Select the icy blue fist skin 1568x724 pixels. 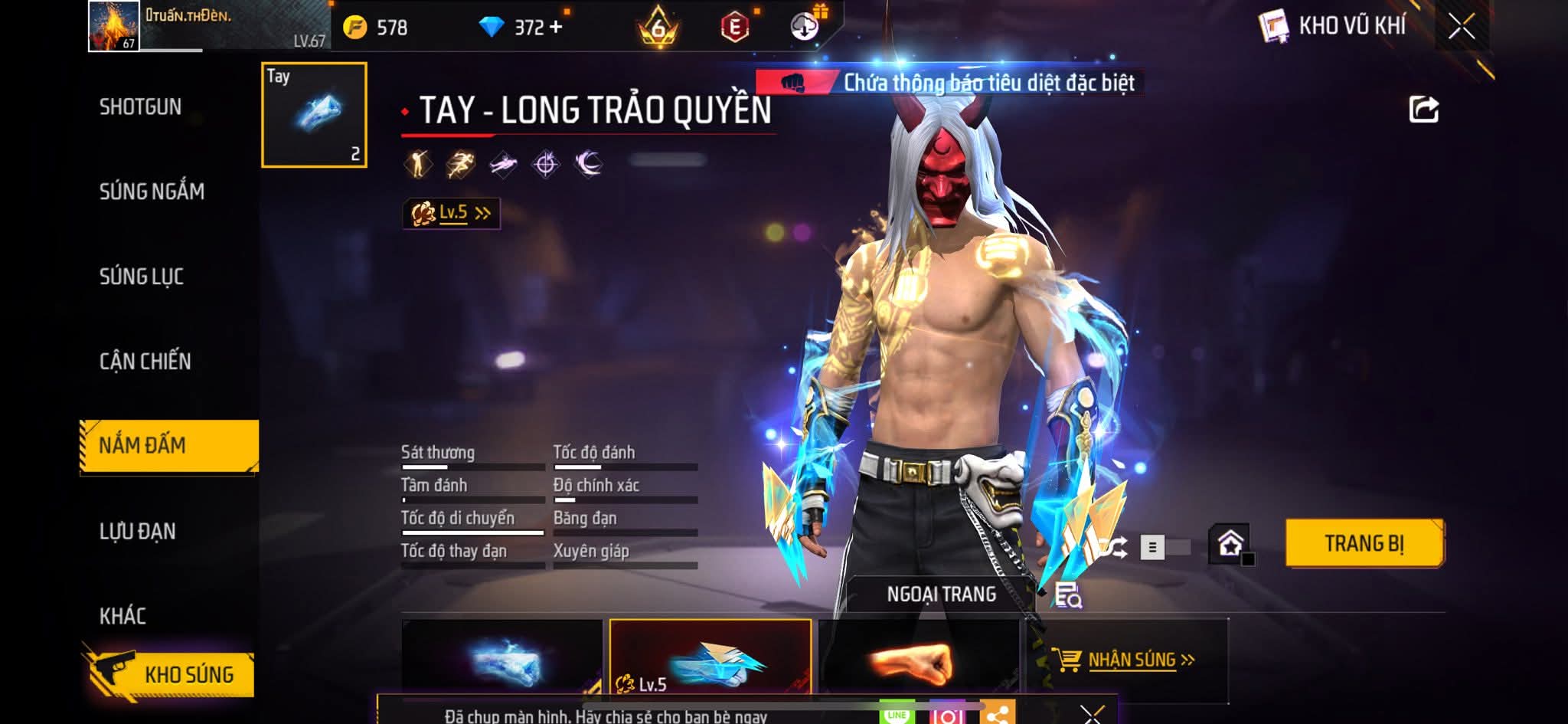tap(501, 660)
